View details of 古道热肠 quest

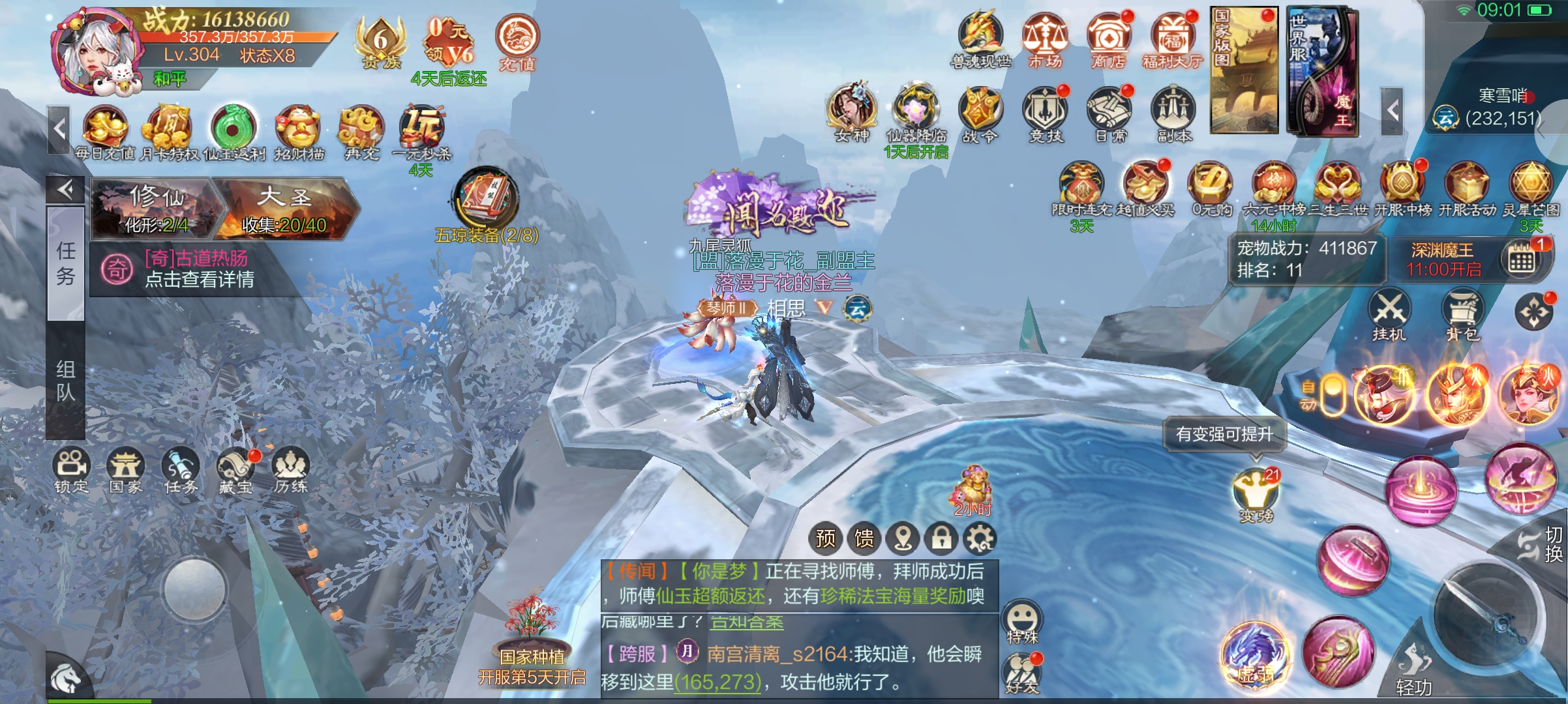click(199, 269)
